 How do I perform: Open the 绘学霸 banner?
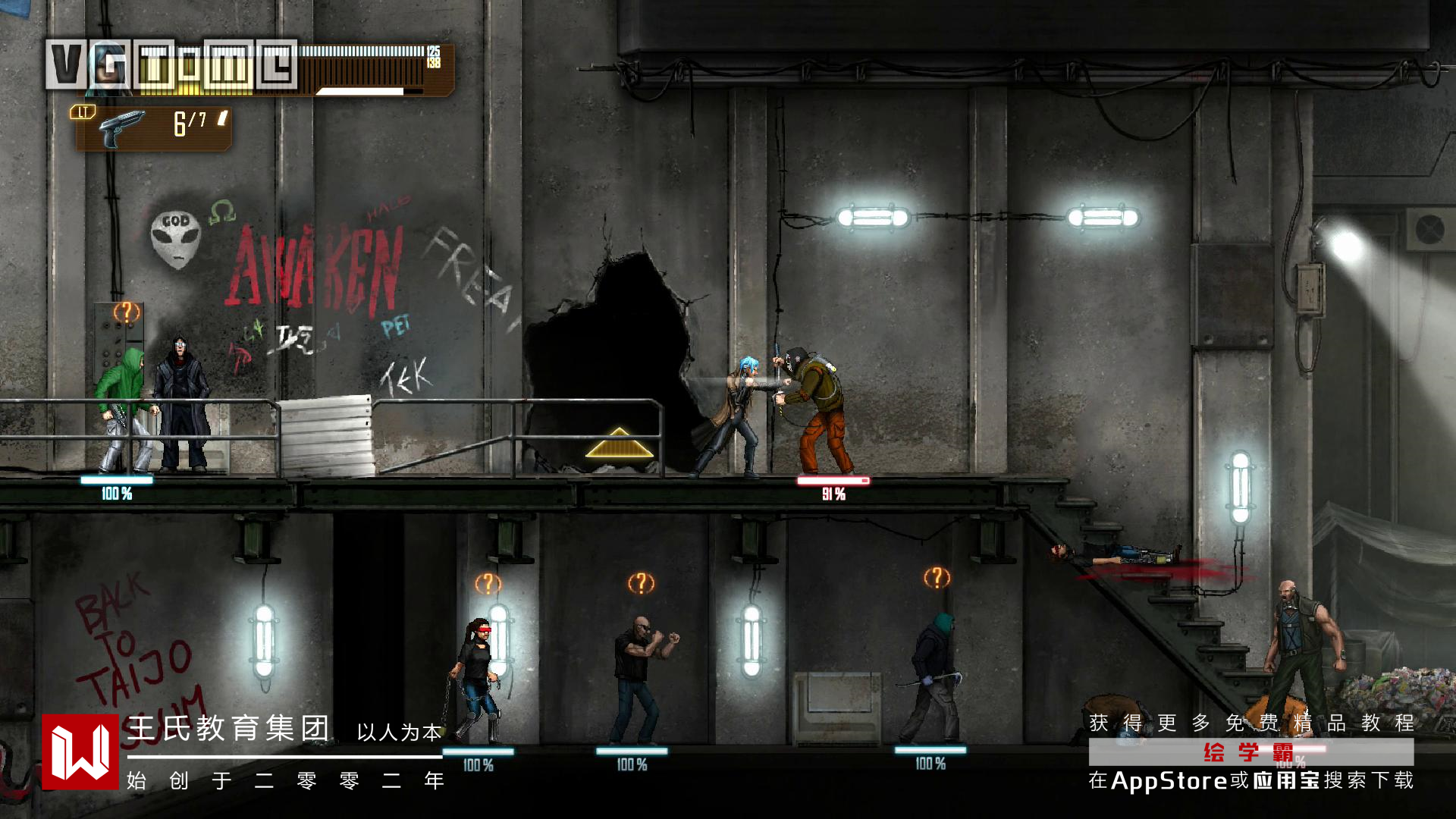[1250, 752]
